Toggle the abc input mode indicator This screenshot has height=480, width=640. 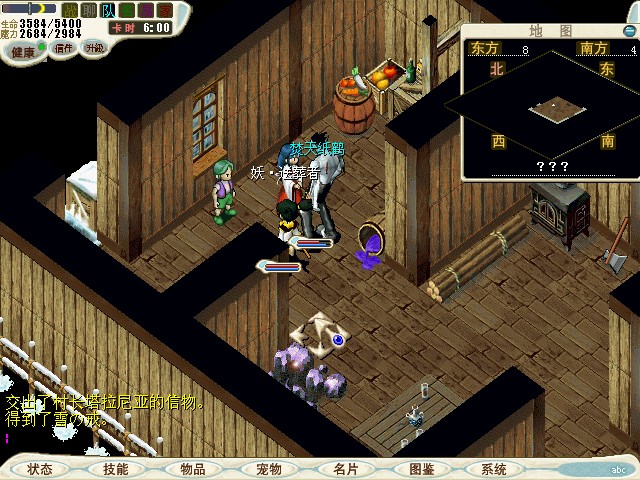click(x=618, y=469)
